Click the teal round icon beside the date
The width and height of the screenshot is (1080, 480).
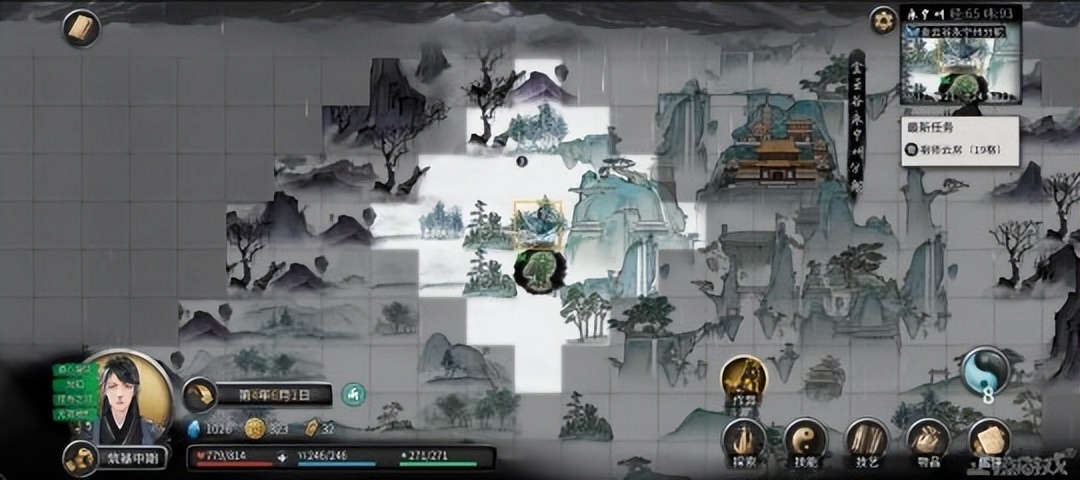pyautogui.click(x=352, y=395)
